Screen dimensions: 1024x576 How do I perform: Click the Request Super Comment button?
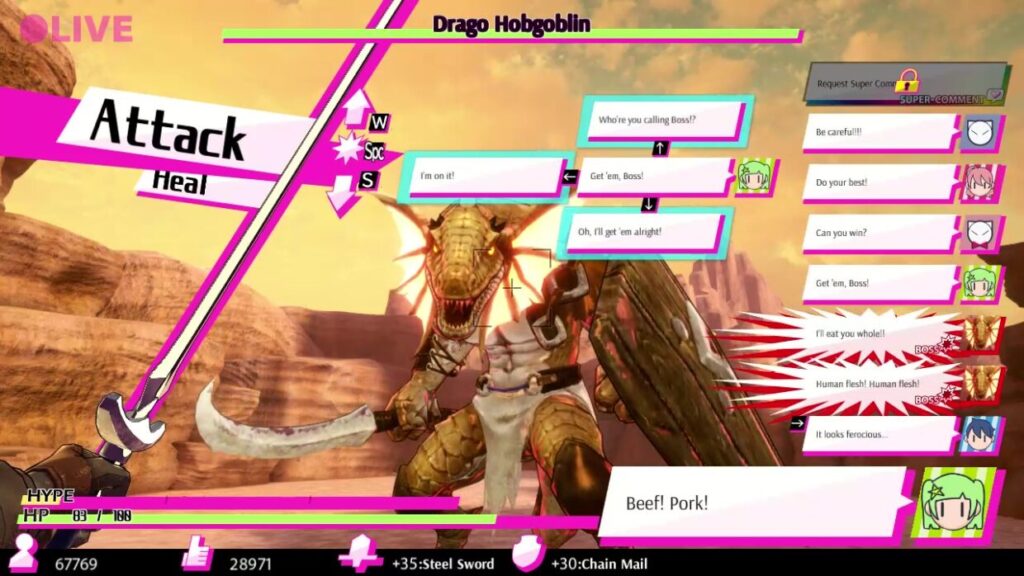coord(903,84)
